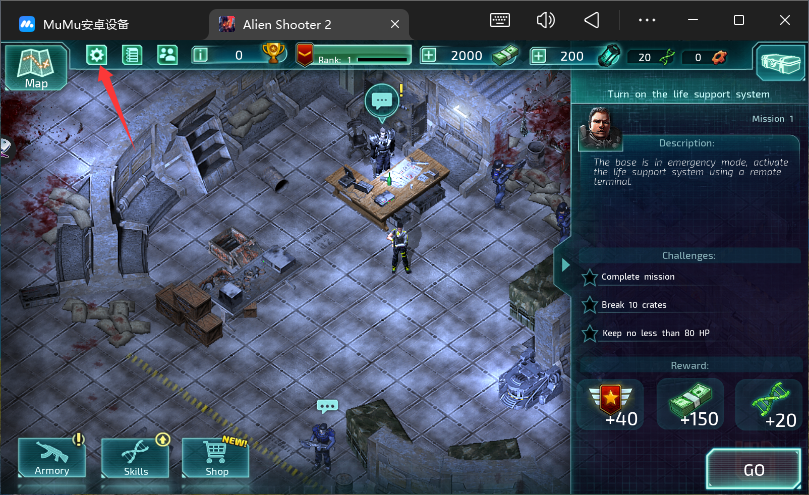This screenshot has height=495, width=809.
Task: Talk to the NPC with the speech bubble
Action: tap(381, 99)
